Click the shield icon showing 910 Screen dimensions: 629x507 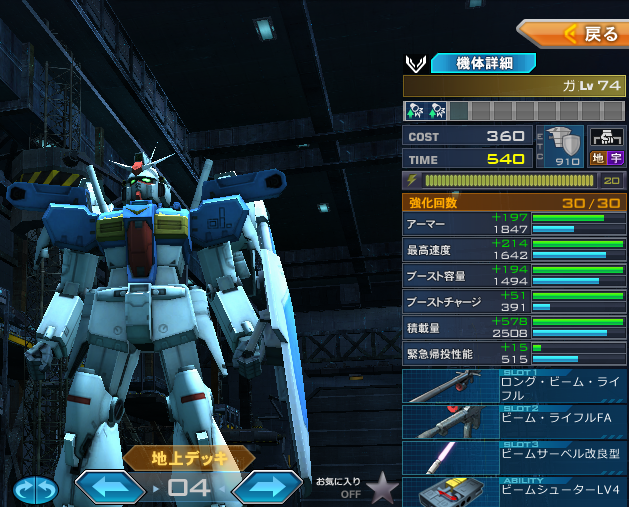(567, 146)
